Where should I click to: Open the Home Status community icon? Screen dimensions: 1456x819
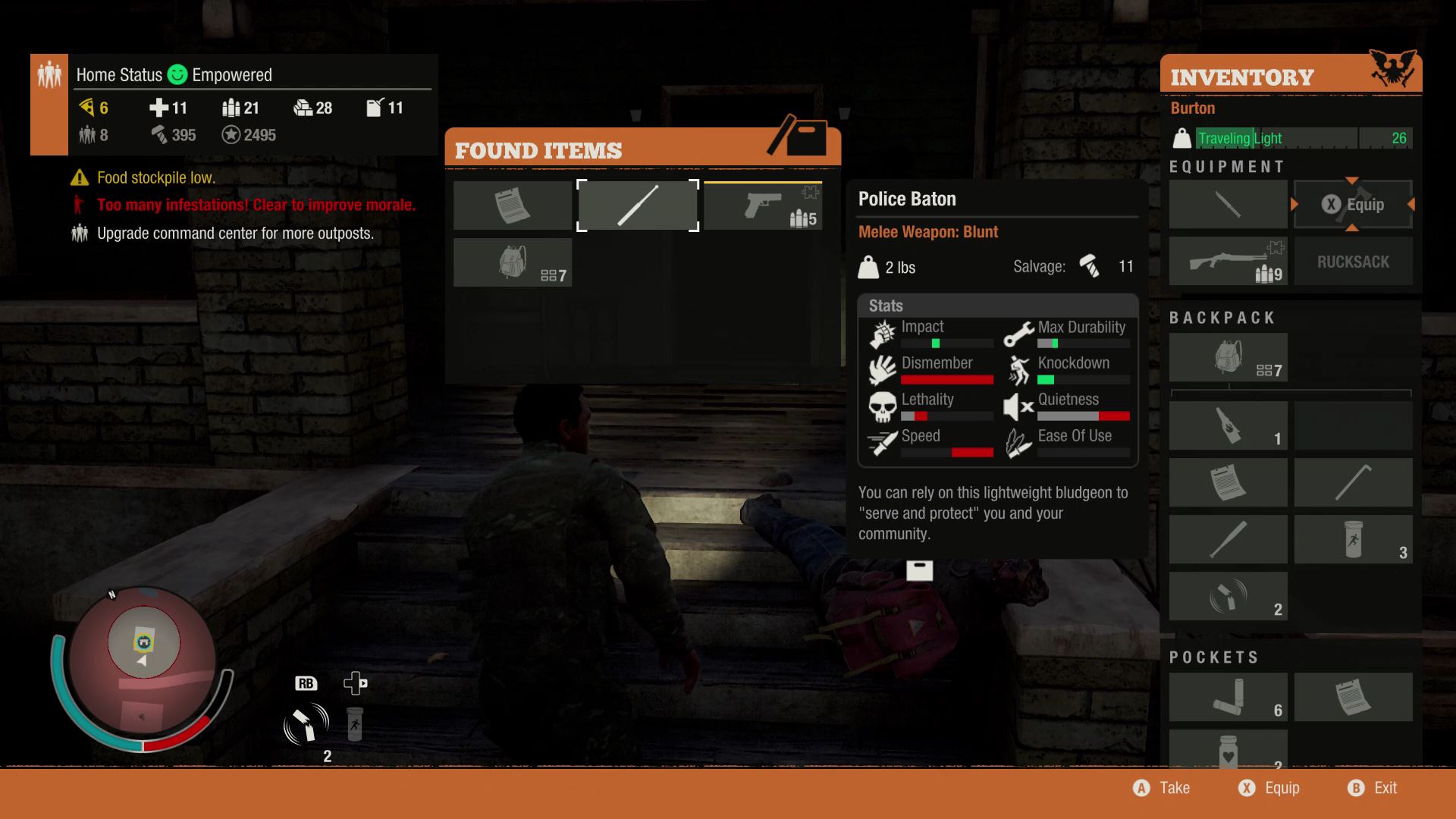[x=49, y=76]
